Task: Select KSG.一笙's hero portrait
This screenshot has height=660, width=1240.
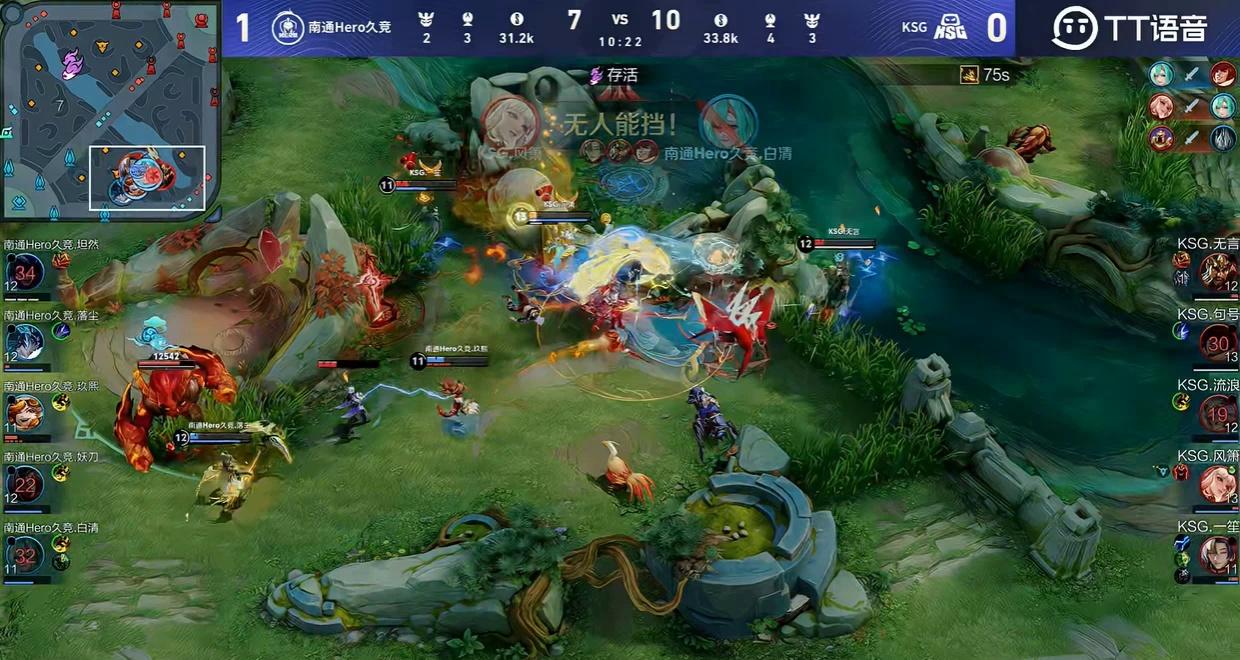Action: [1218, 555]
